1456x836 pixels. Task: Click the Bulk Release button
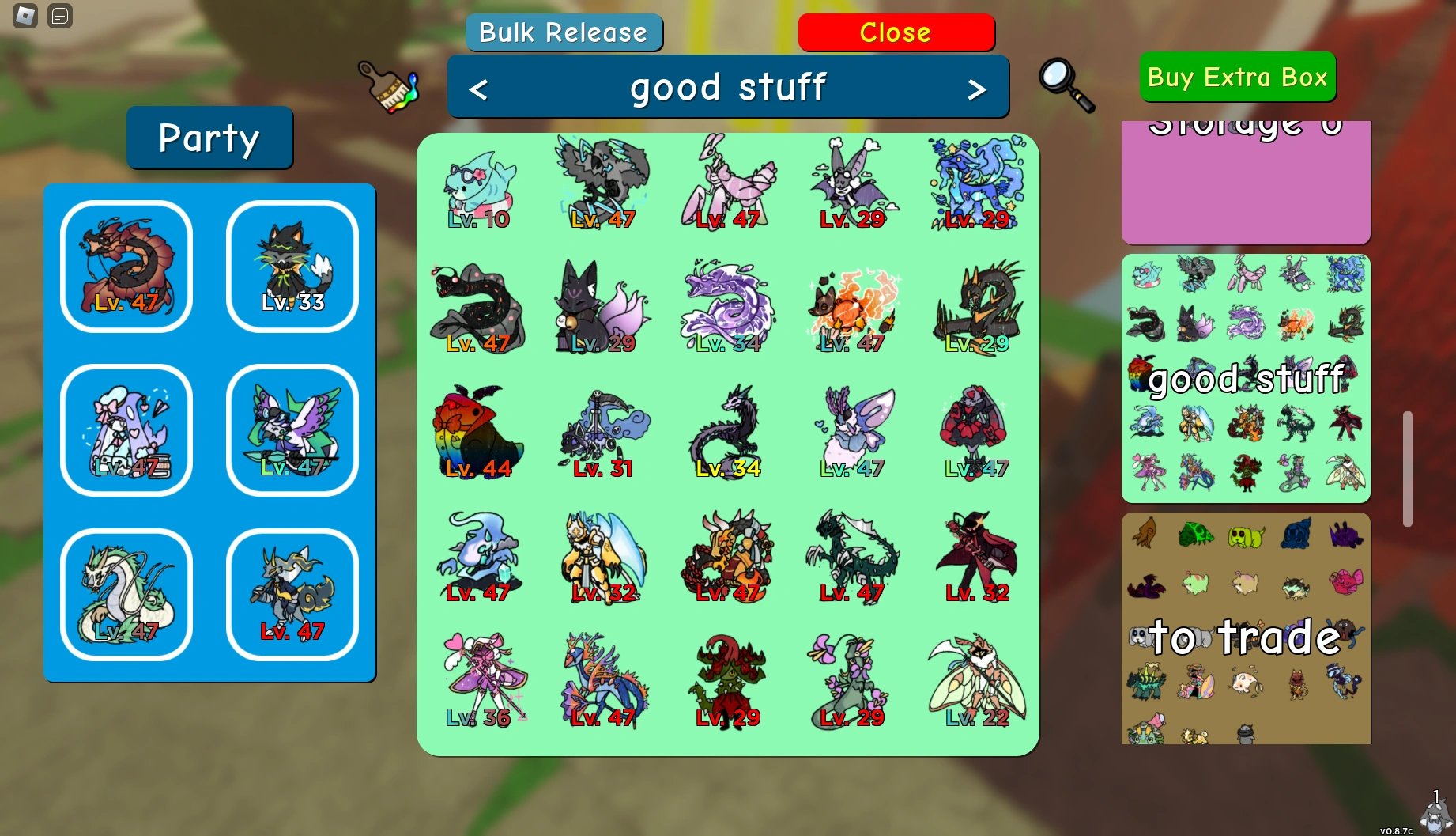[x=563, y=32]
